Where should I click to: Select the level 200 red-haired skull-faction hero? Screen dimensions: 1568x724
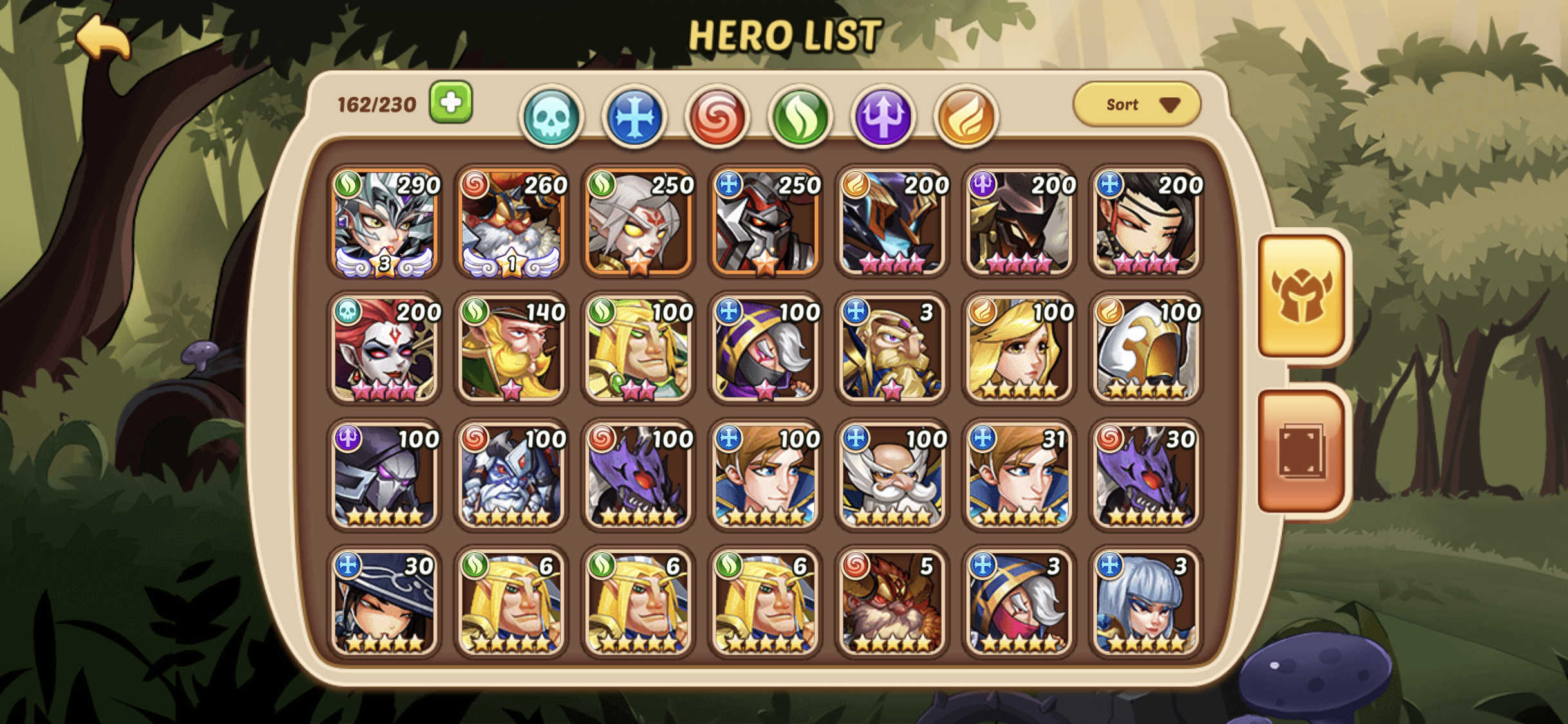(385, 349)
